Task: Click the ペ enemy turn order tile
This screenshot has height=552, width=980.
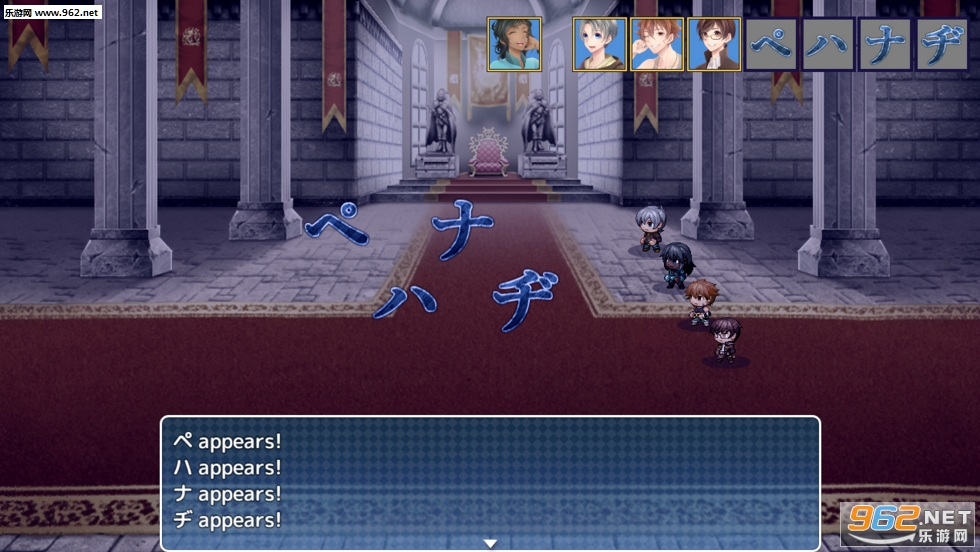Action: pyautogui.click(x=771, y=44)
